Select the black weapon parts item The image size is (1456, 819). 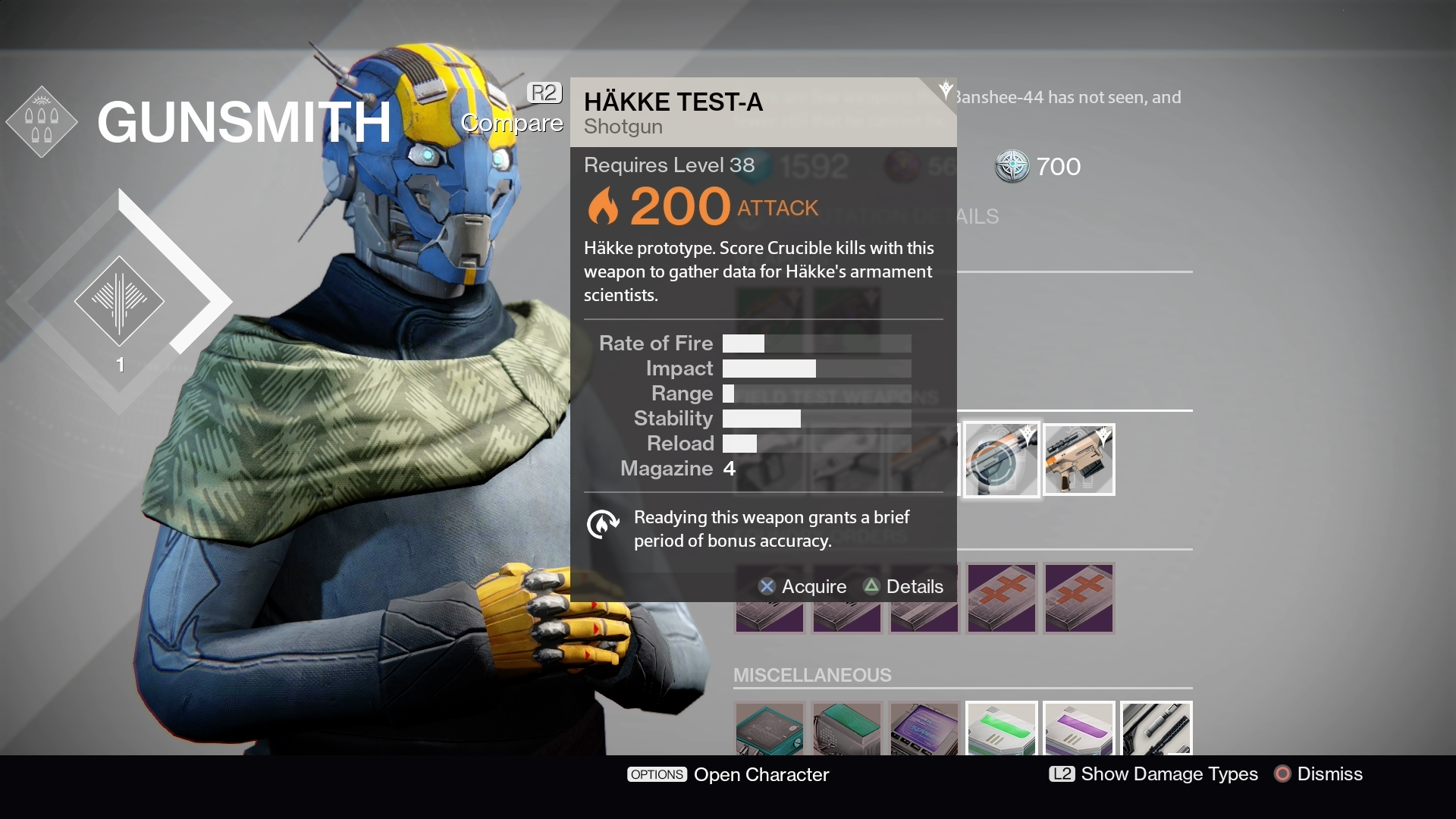(x=1156, y=729)
